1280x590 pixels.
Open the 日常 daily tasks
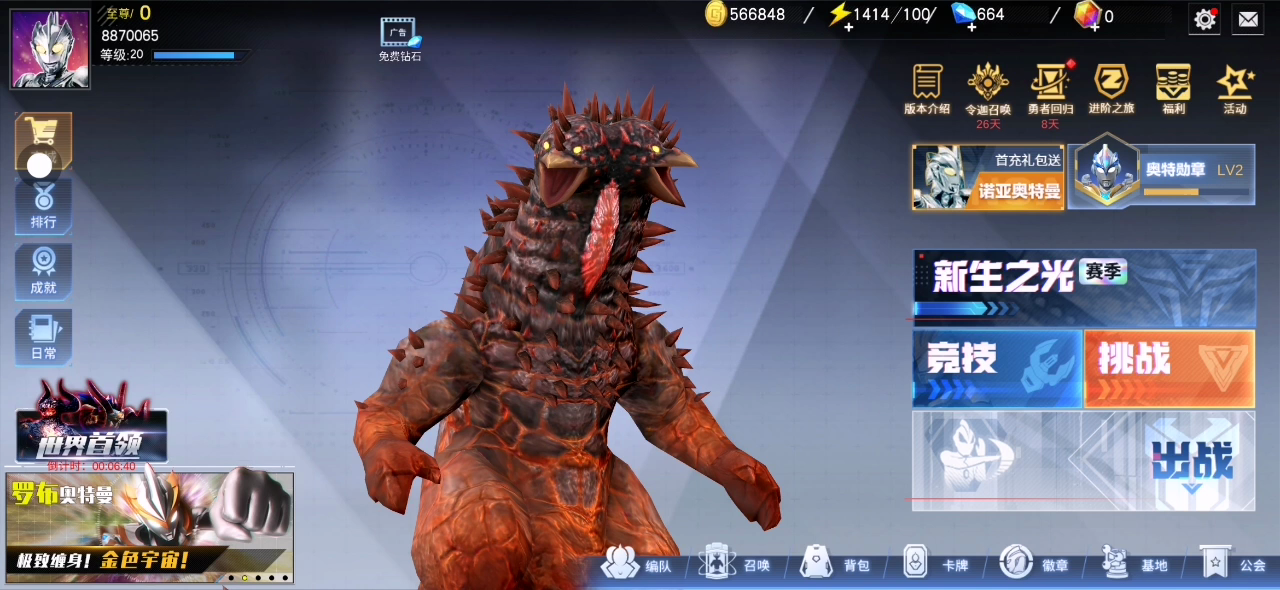tap(43, 338)
